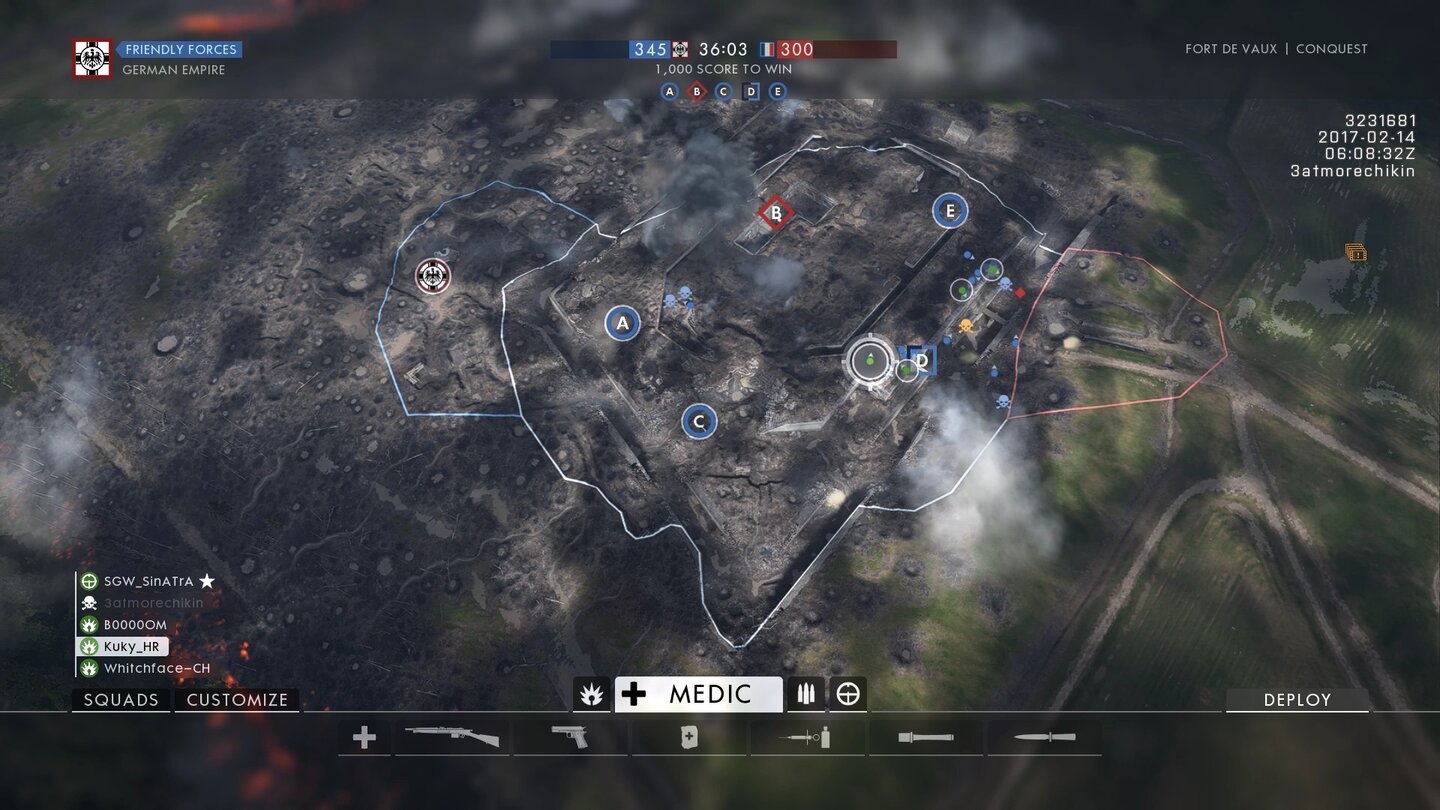This screenshot has height=810, width=1440.
Task: Select contested flag B on the map
Action: click(x=774, y=212)
